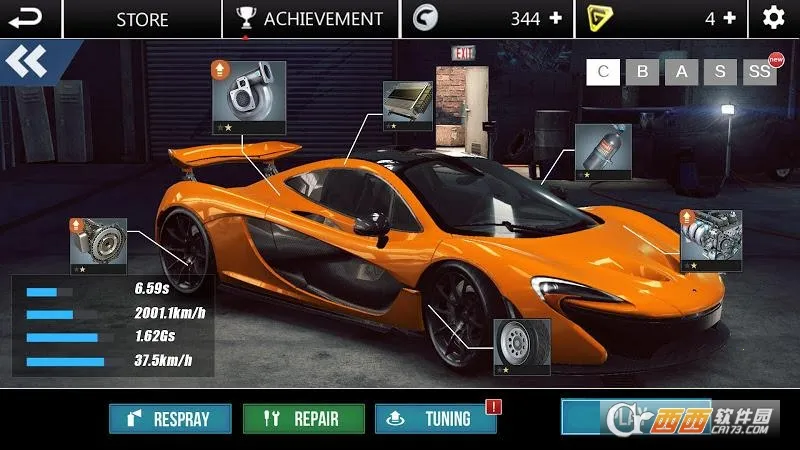Open the Store menu
The height and width of the screenshot is (450, 800).
tap(142, 18)
